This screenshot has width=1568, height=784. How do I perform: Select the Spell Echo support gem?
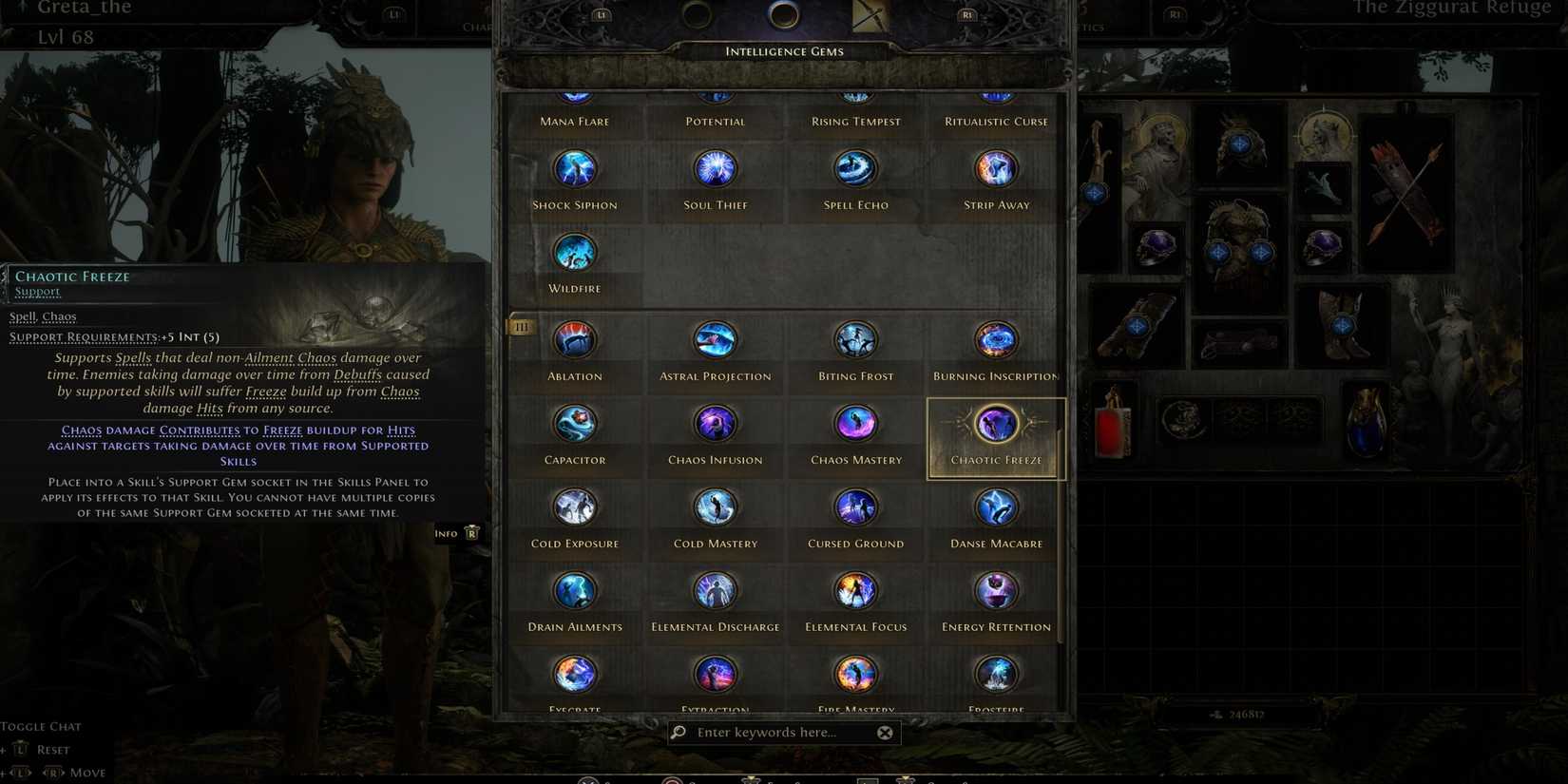pyautogui.click(x=855, y=168)
